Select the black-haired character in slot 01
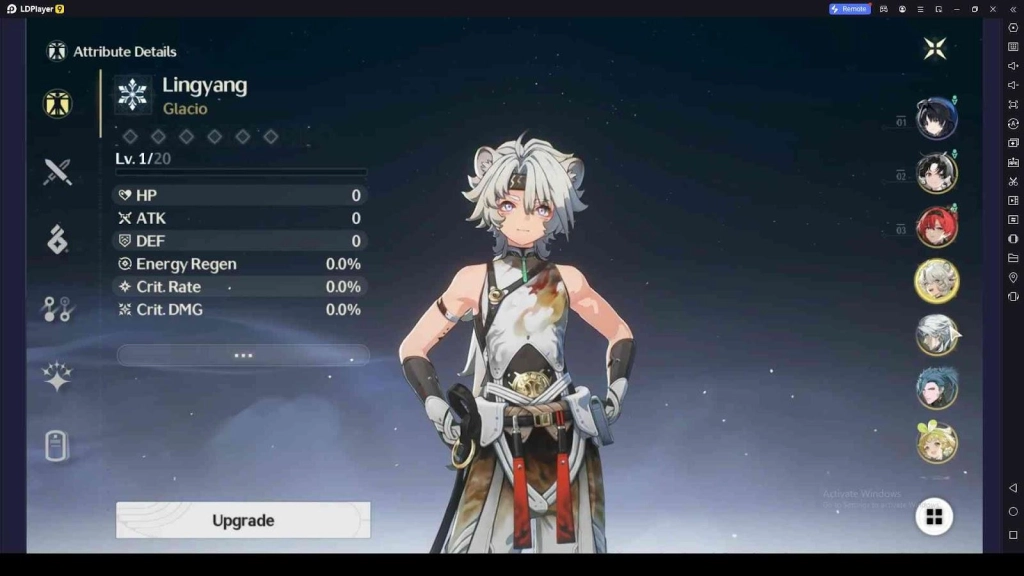 937,119
